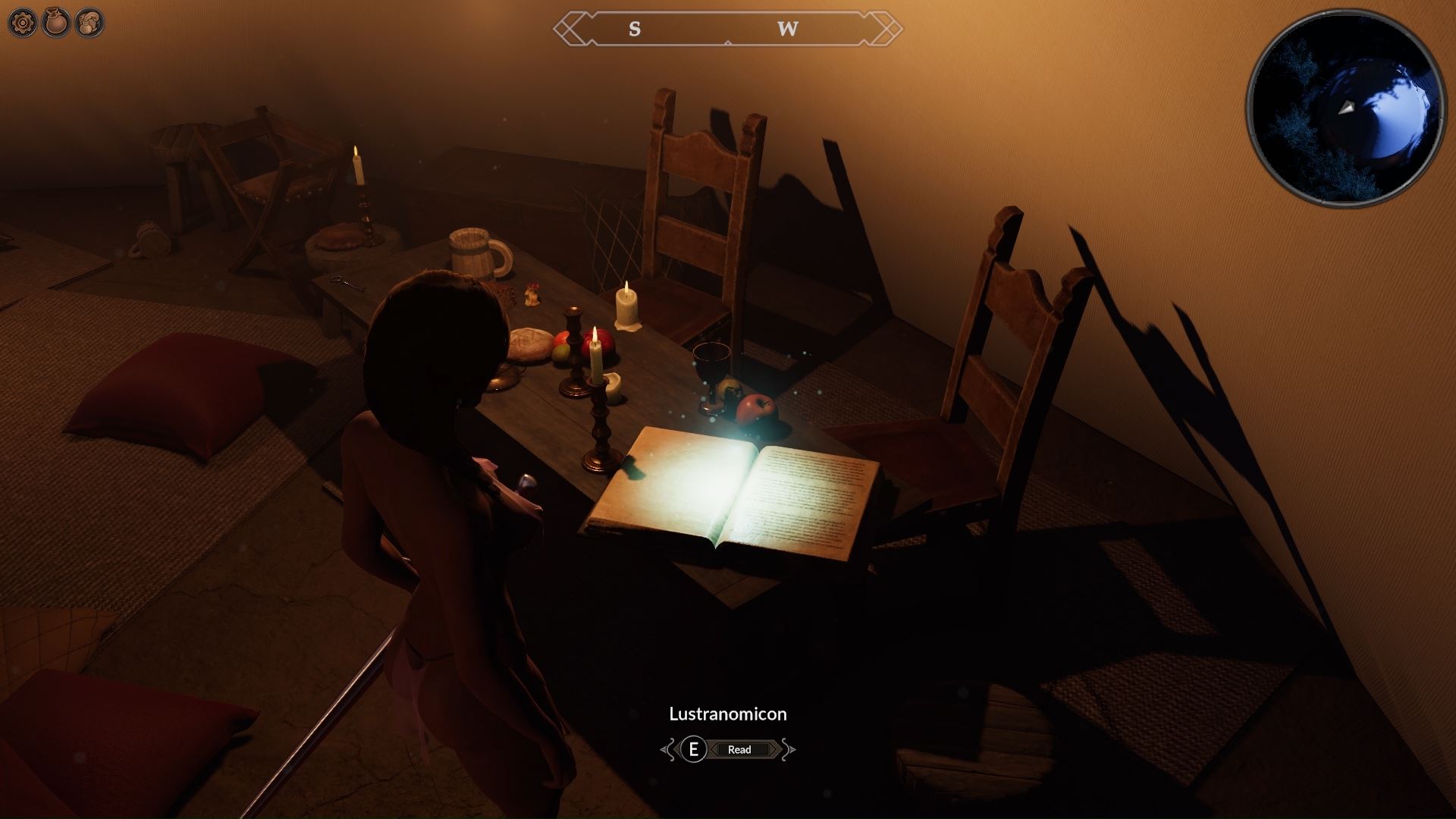Open the gear settings icon

[x=23, y=24]
